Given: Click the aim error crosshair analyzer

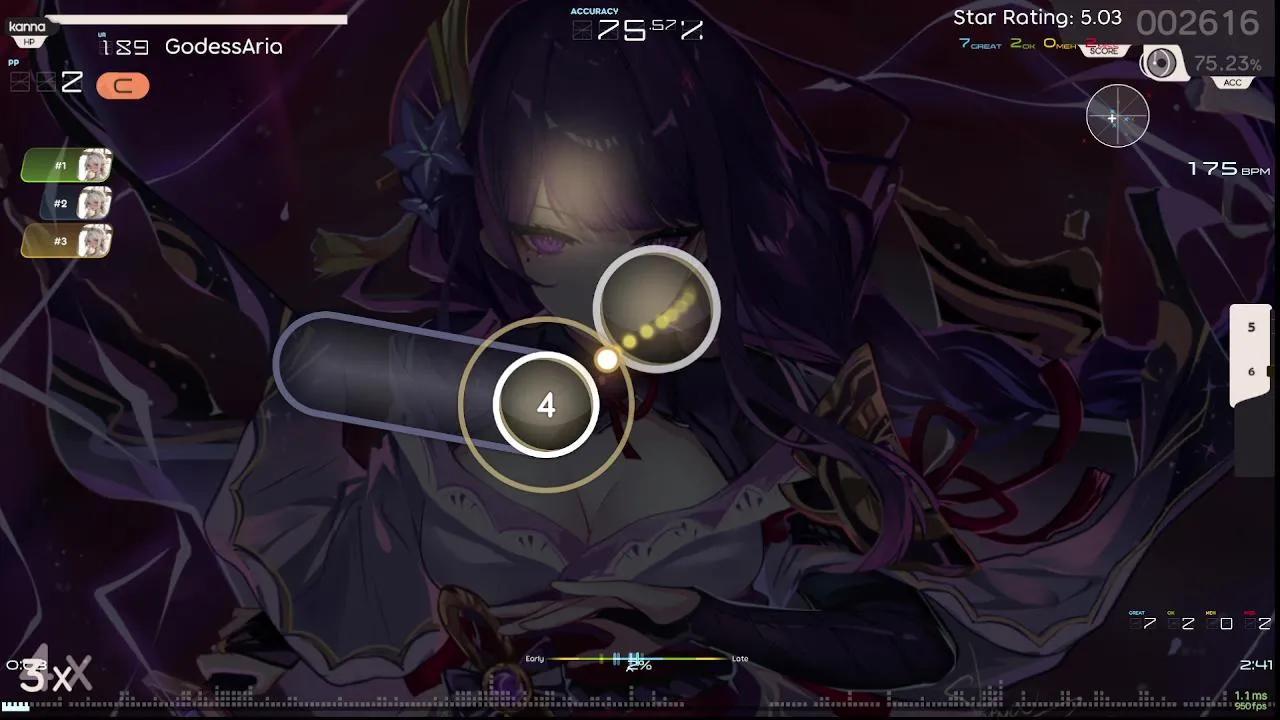Looking at the screenshot, I should 1117,117.
